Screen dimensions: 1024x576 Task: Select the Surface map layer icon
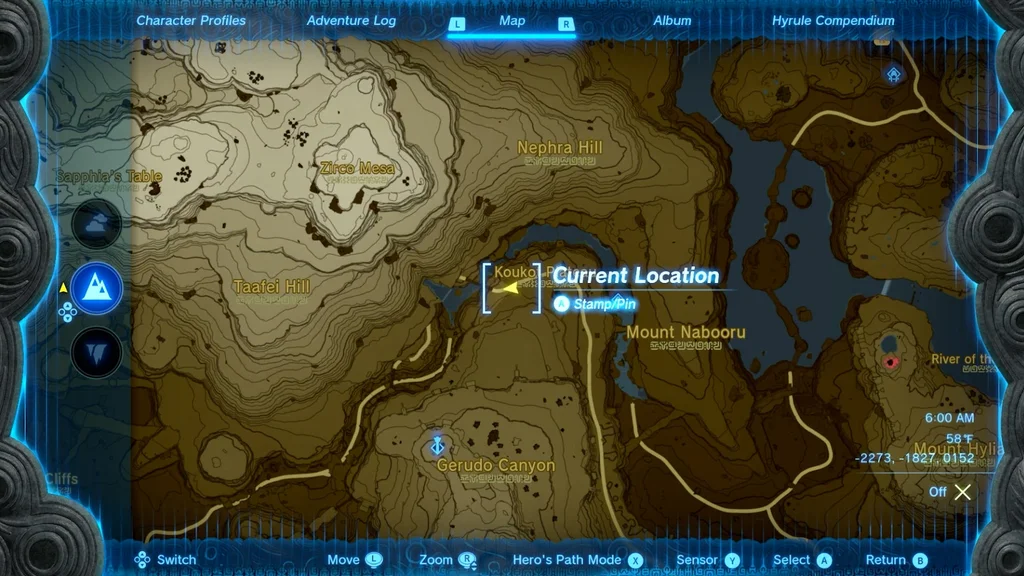tap(97, 288)
